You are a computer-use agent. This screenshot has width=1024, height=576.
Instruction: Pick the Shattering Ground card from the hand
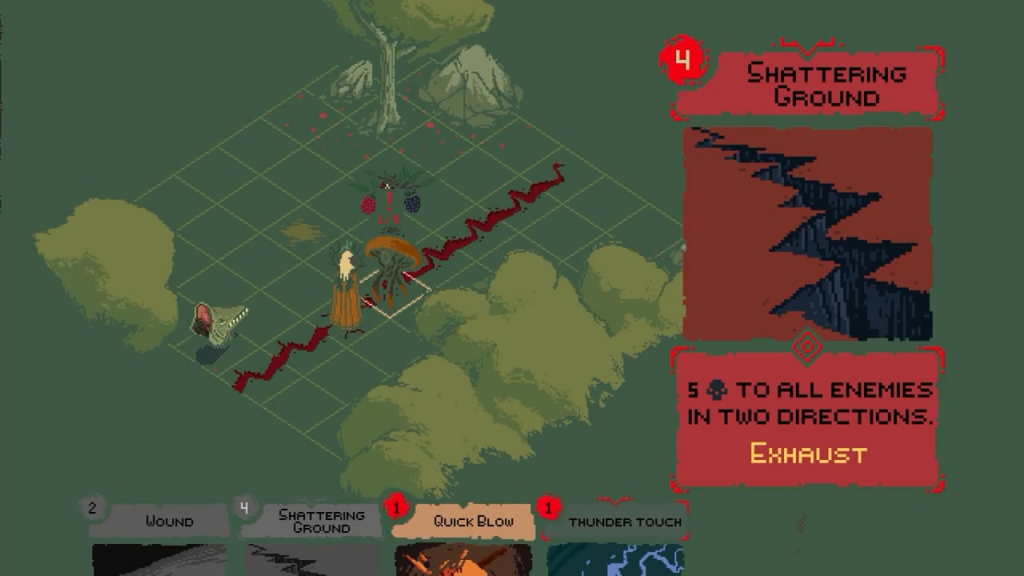tap(312, 536)
